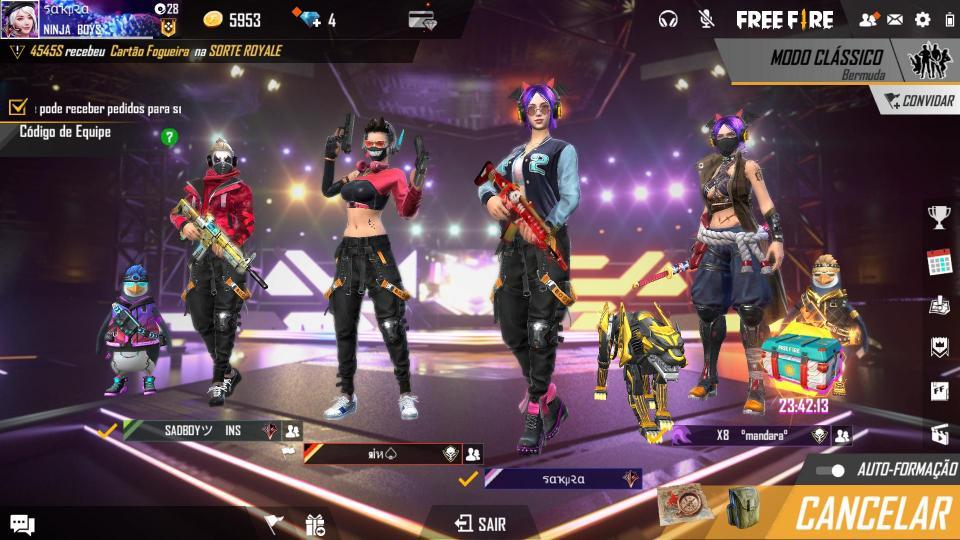This screenshot has height=540, width=960.
Task: Open the backpack loadout icon
Action: click(742, 506)
